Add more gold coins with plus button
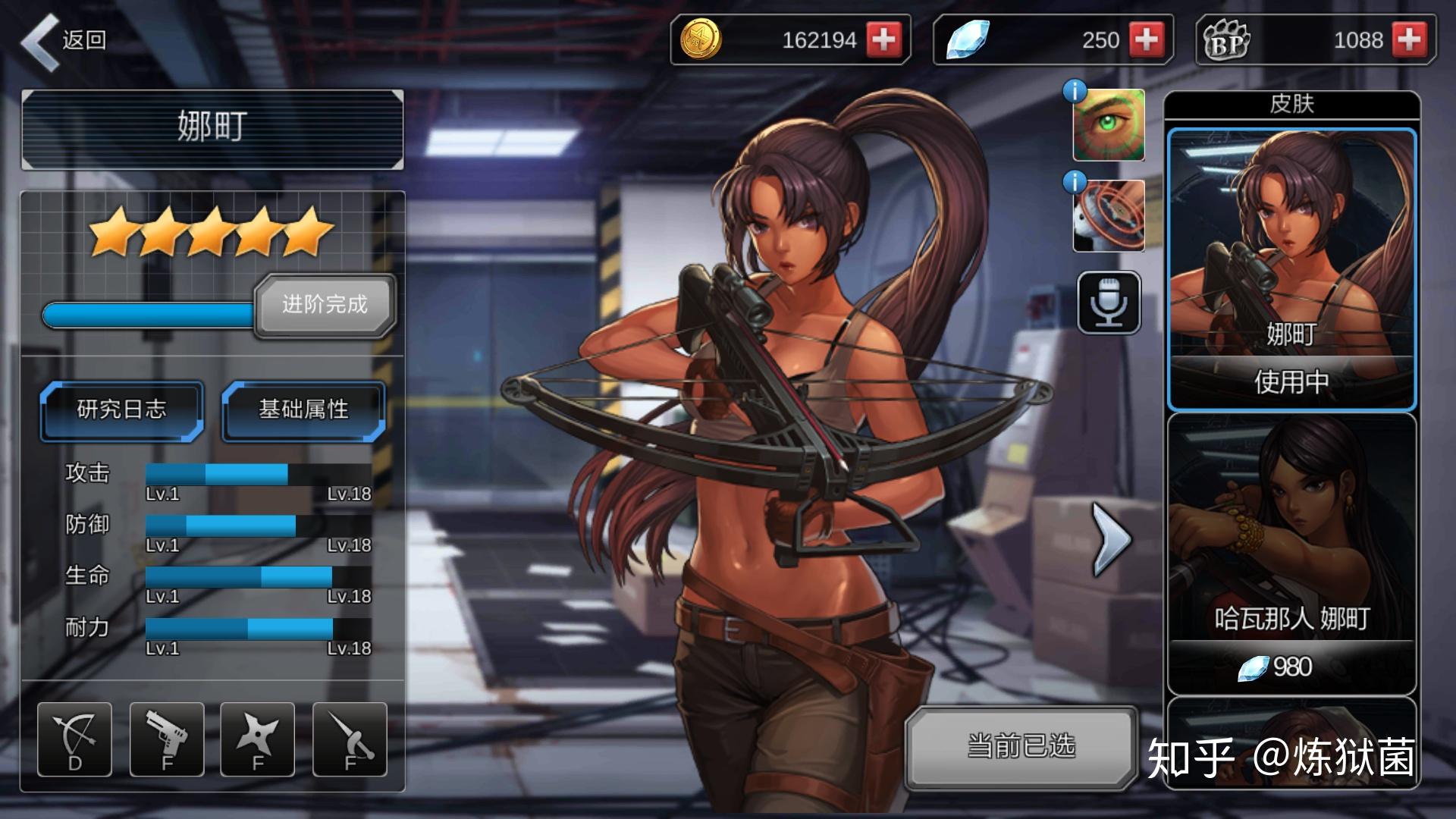 (883, 39)
